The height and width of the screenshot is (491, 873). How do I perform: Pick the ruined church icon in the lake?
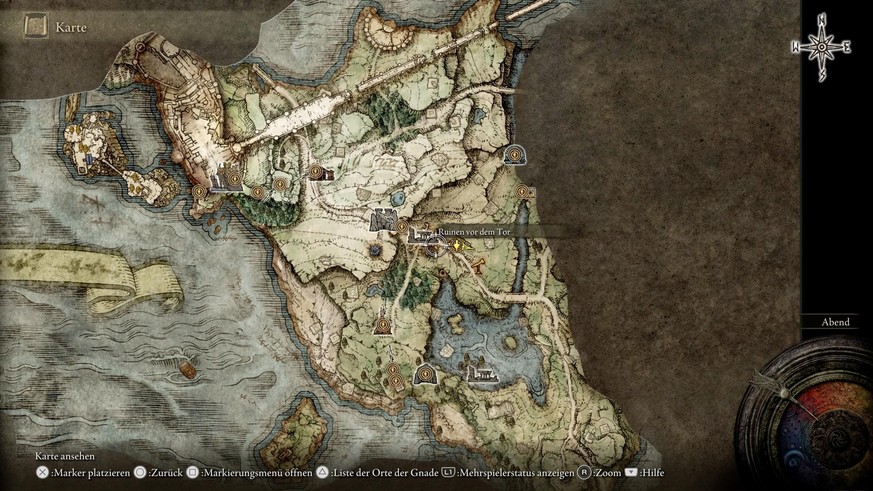482,373
